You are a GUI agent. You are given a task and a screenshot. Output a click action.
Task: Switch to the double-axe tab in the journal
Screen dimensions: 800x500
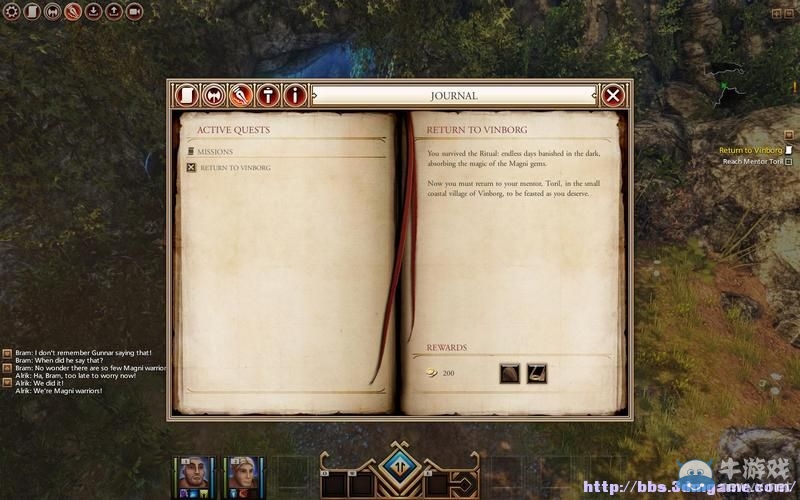pyautogui.click(x=213, y=95)
